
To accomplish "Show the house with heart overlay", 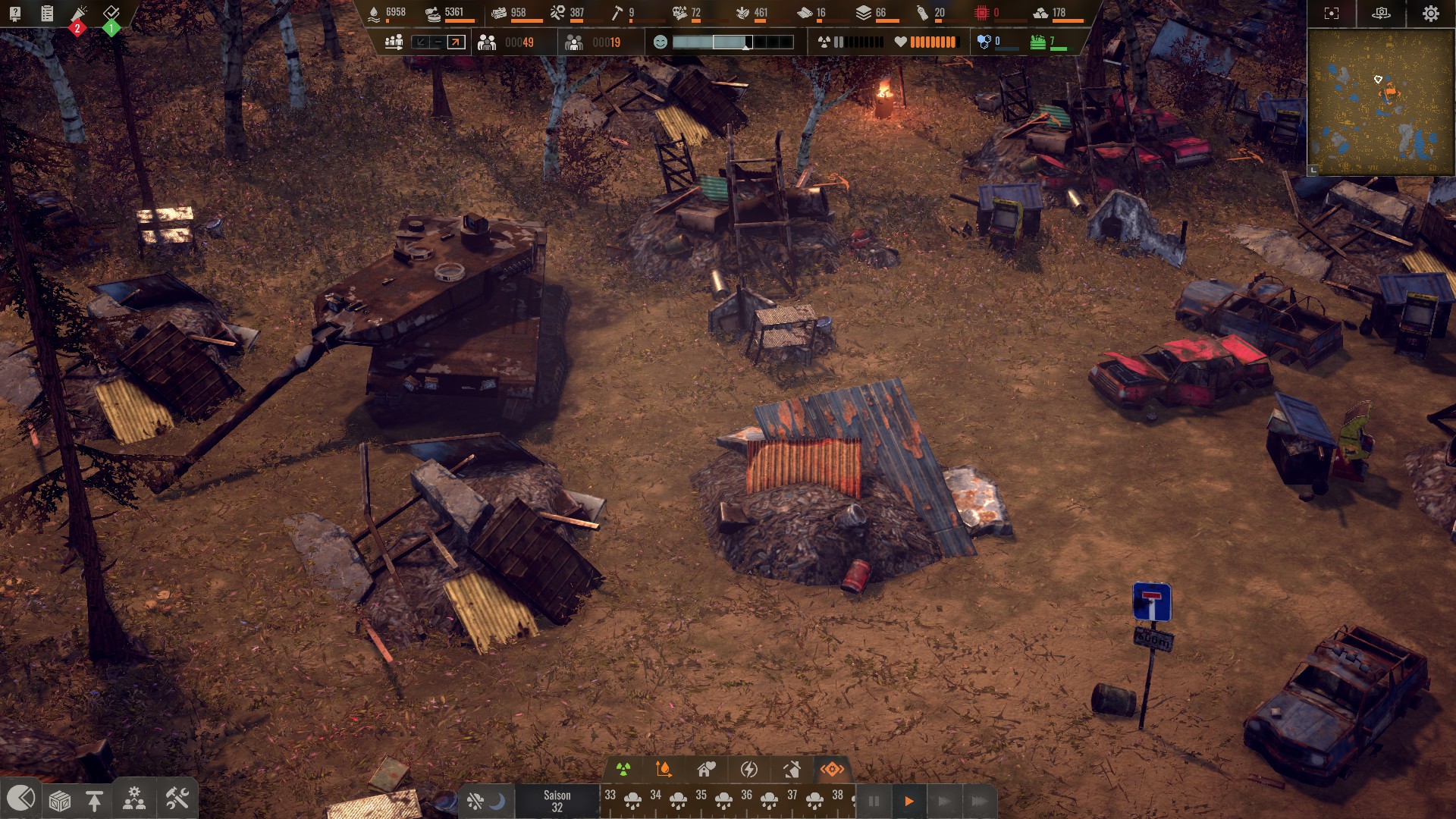I will click(x=707, y=770).
